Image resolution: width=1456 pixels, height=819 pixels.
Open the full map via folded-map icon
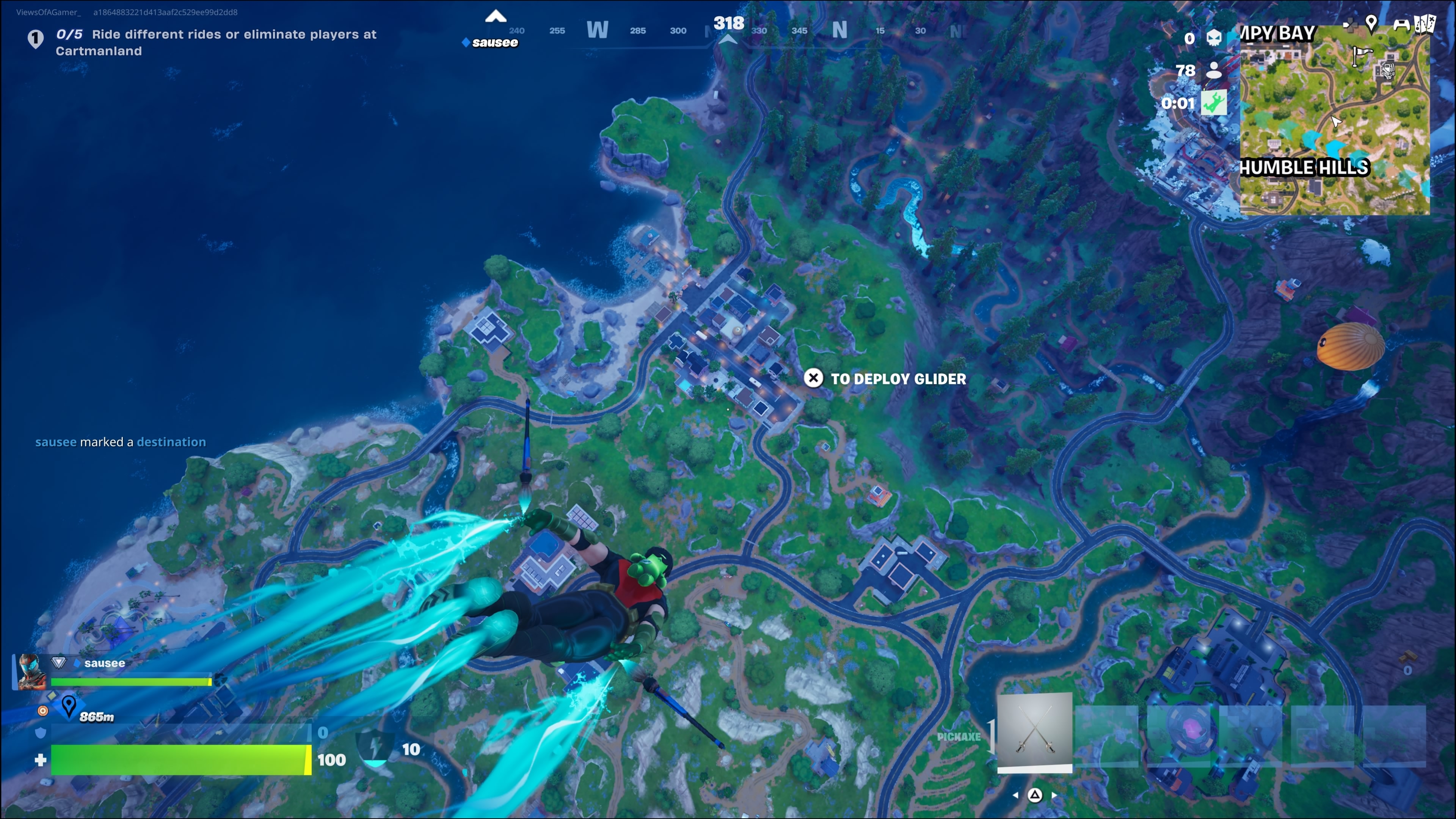click(x=1425, y=24)
